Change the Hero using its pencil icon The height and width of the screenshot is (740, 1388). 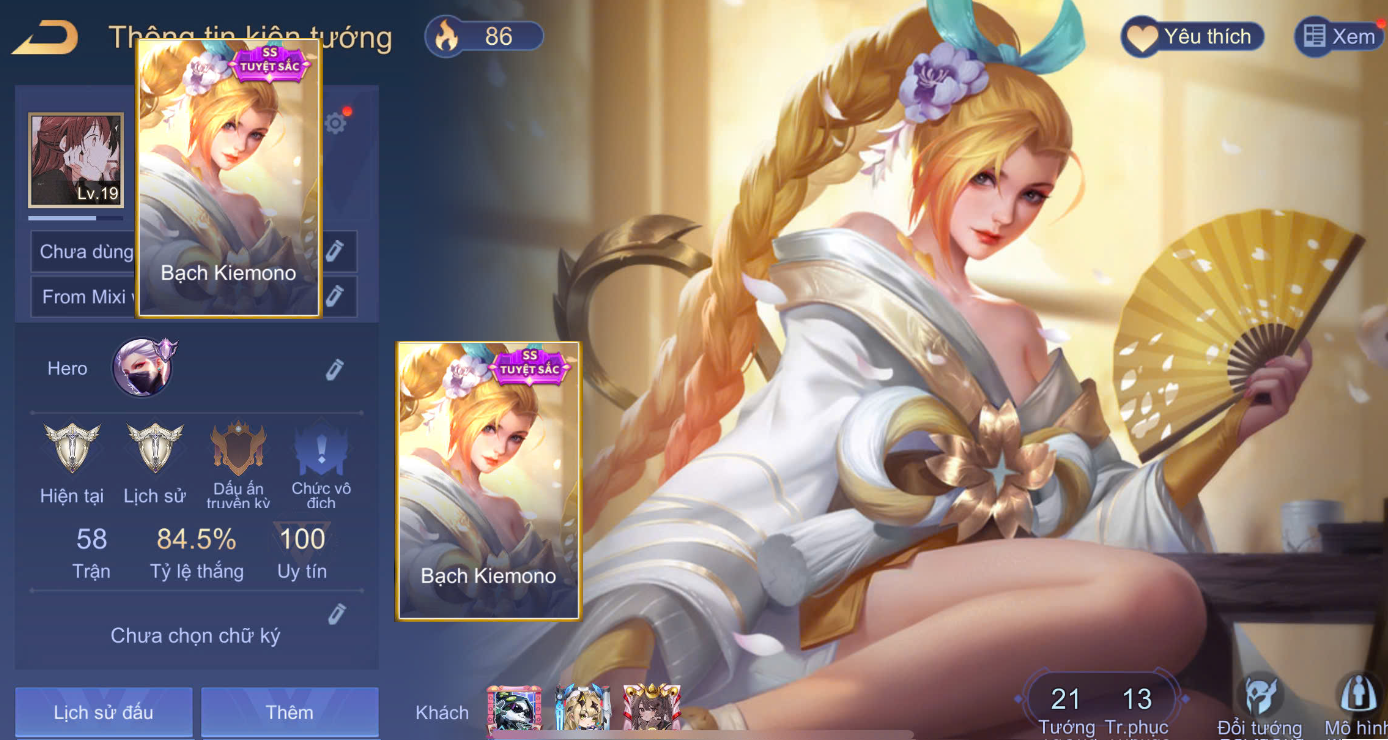coord(335,370)
